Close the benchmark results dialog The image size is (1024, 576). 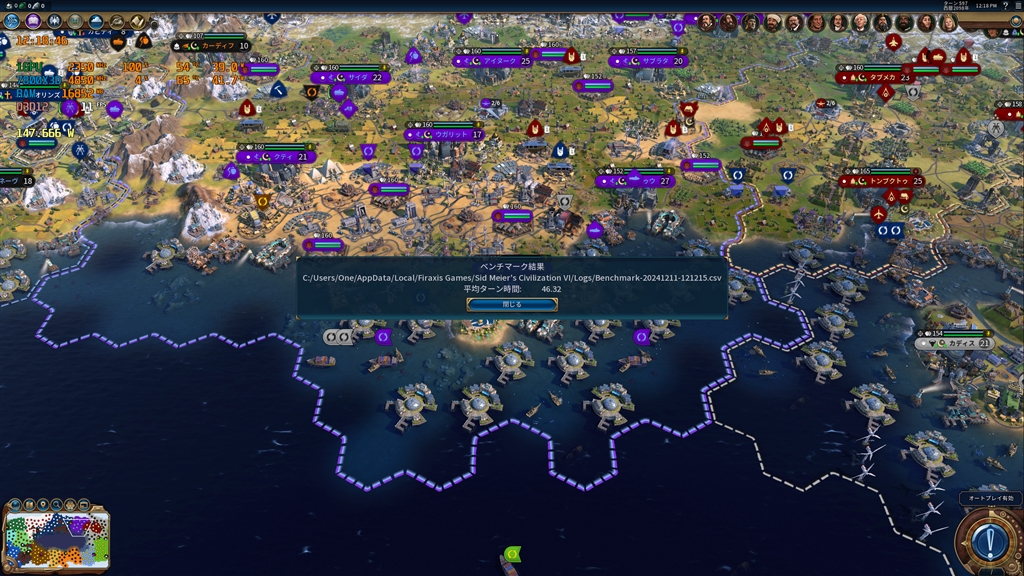(x=512, y=304)
